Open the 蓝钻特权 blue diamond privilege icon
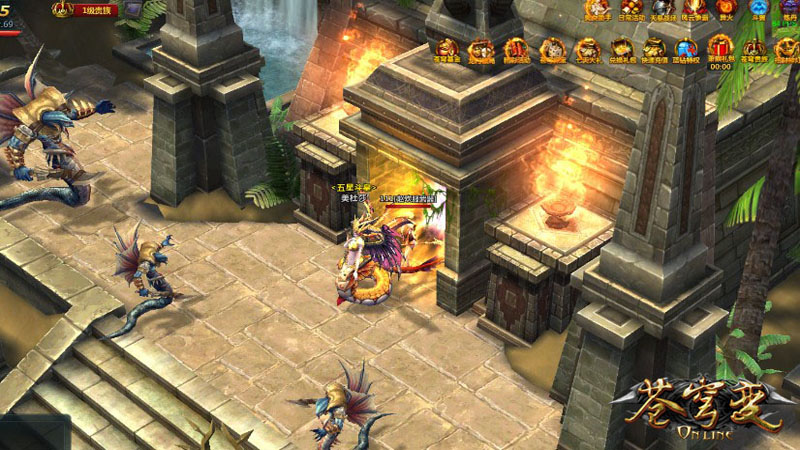 point(687,48)
